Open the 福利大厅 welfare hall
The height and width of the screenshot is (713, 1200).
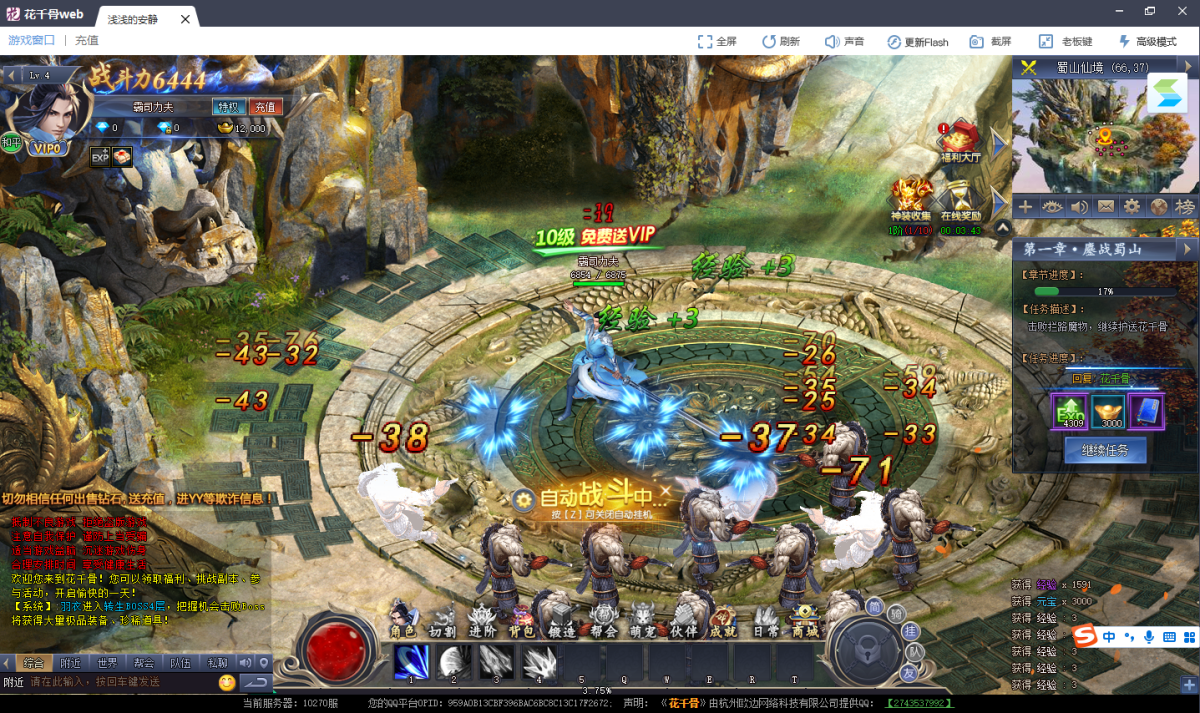pyautogui.click(x=960, y=141)
